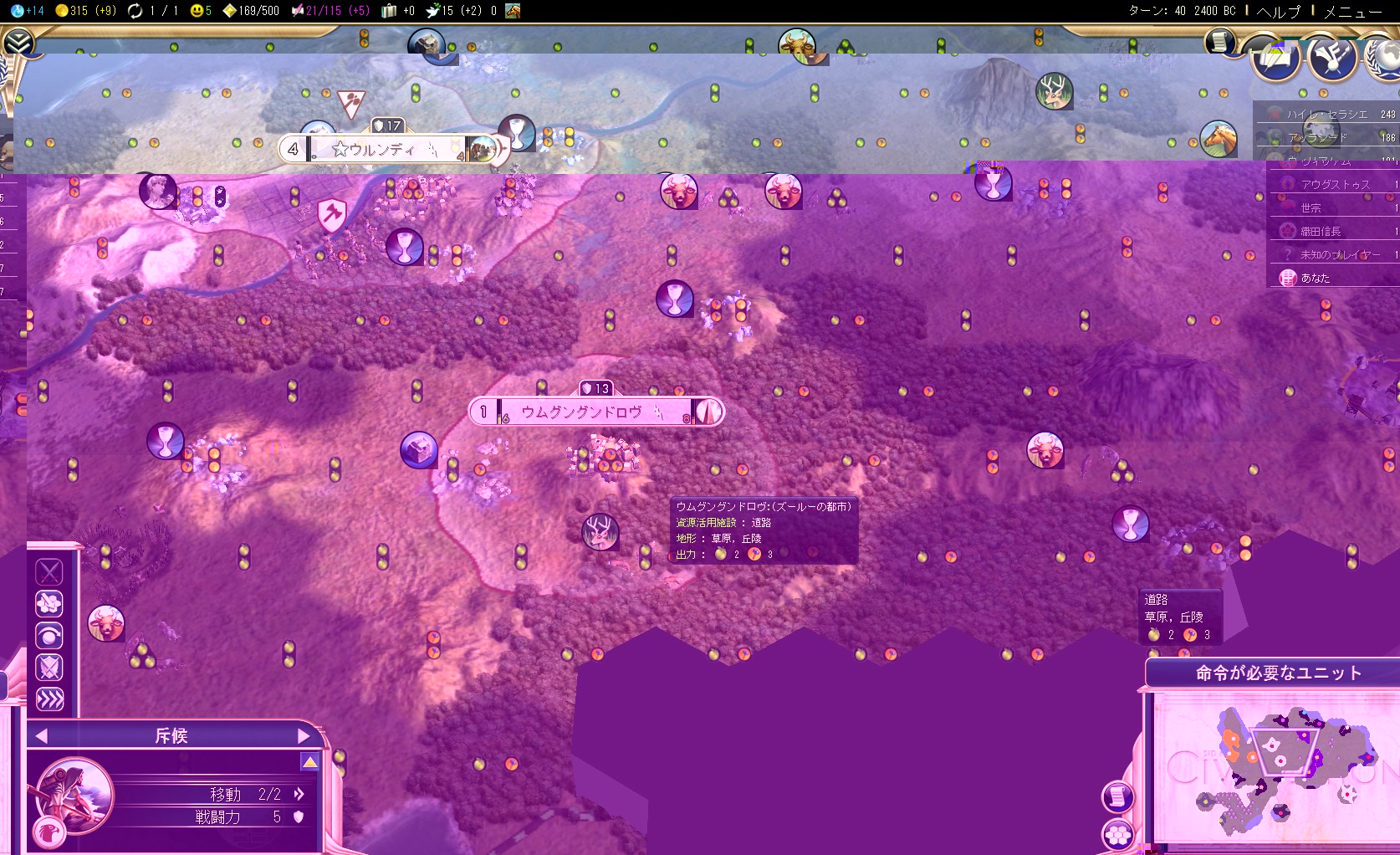Select the previous unit with left arrow
This screenshot has height=855, width=1400.
coord(41,736)
